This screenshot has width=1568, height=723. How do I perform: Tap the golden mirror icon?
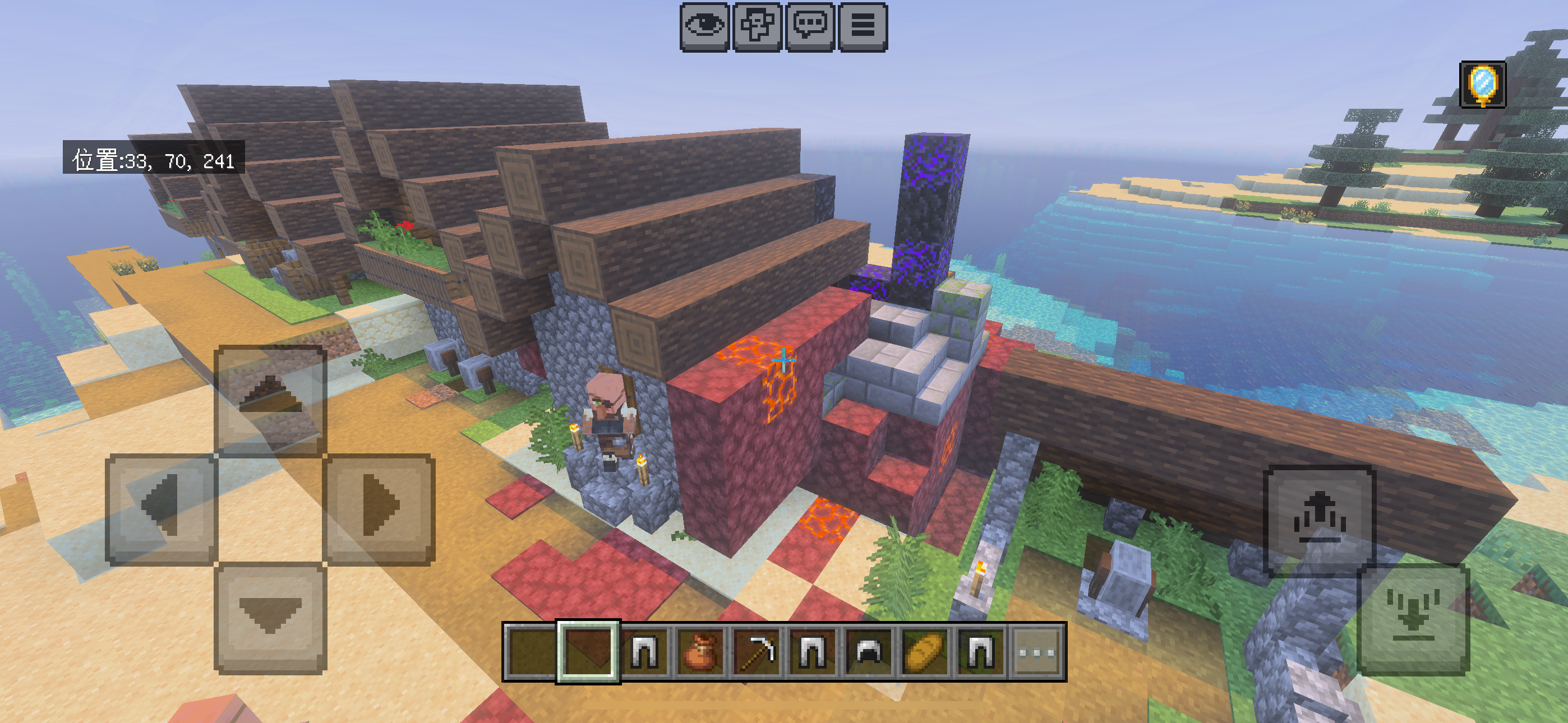tap(1482, 85)
